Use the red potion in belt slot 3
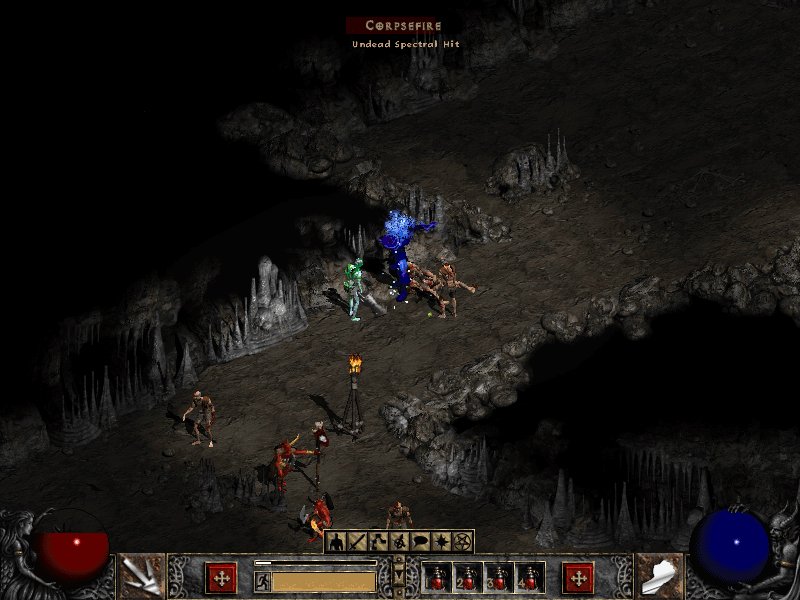Image resolution: width=800 pixels, height=600 pixels. 498,578
